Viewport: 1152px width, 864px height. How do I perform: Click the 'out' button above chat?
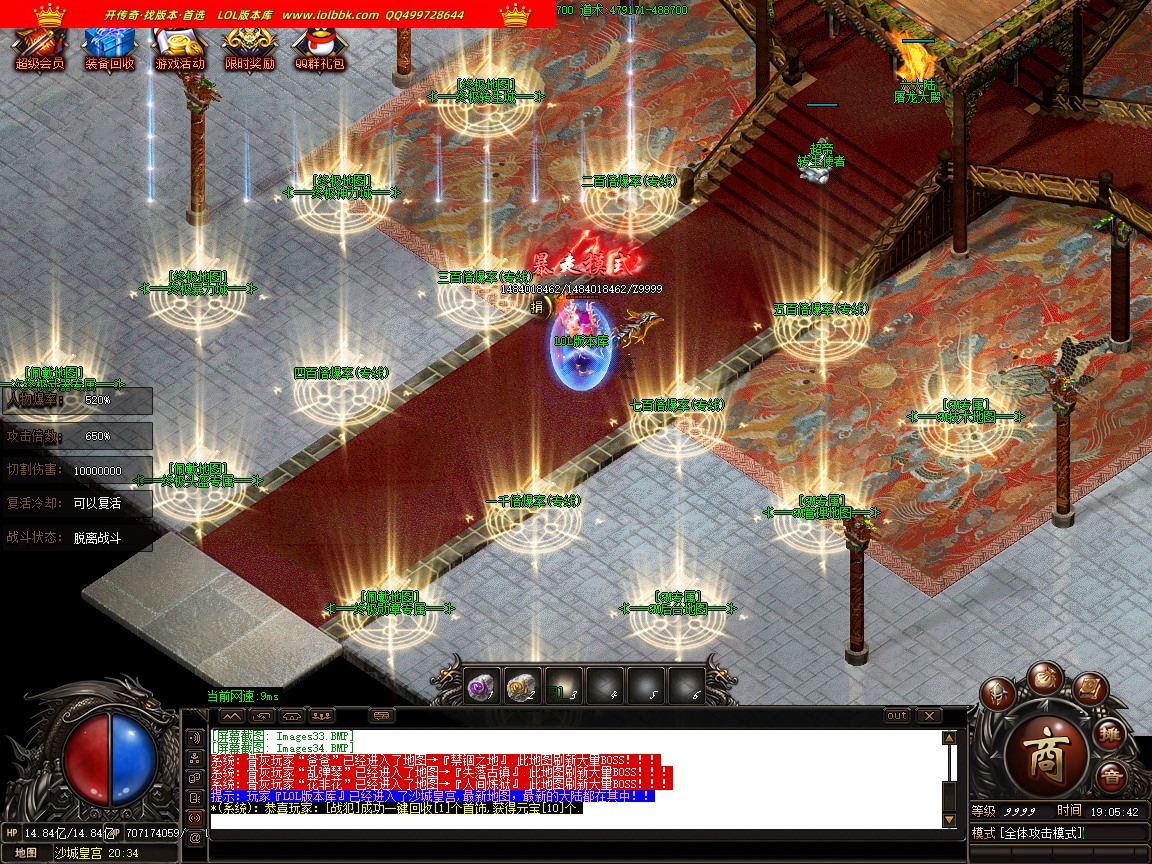tap(897, 716)
